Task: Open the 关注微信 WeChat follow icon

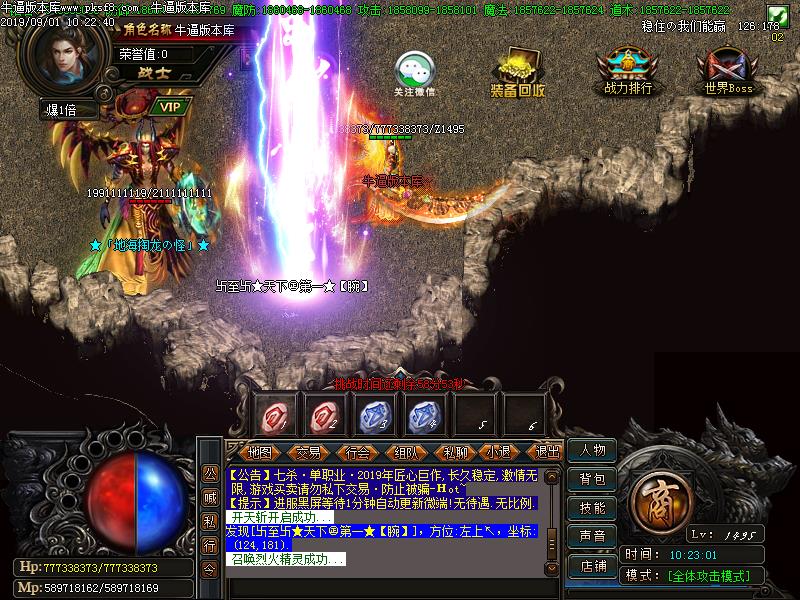Action: tap(414, 70)
